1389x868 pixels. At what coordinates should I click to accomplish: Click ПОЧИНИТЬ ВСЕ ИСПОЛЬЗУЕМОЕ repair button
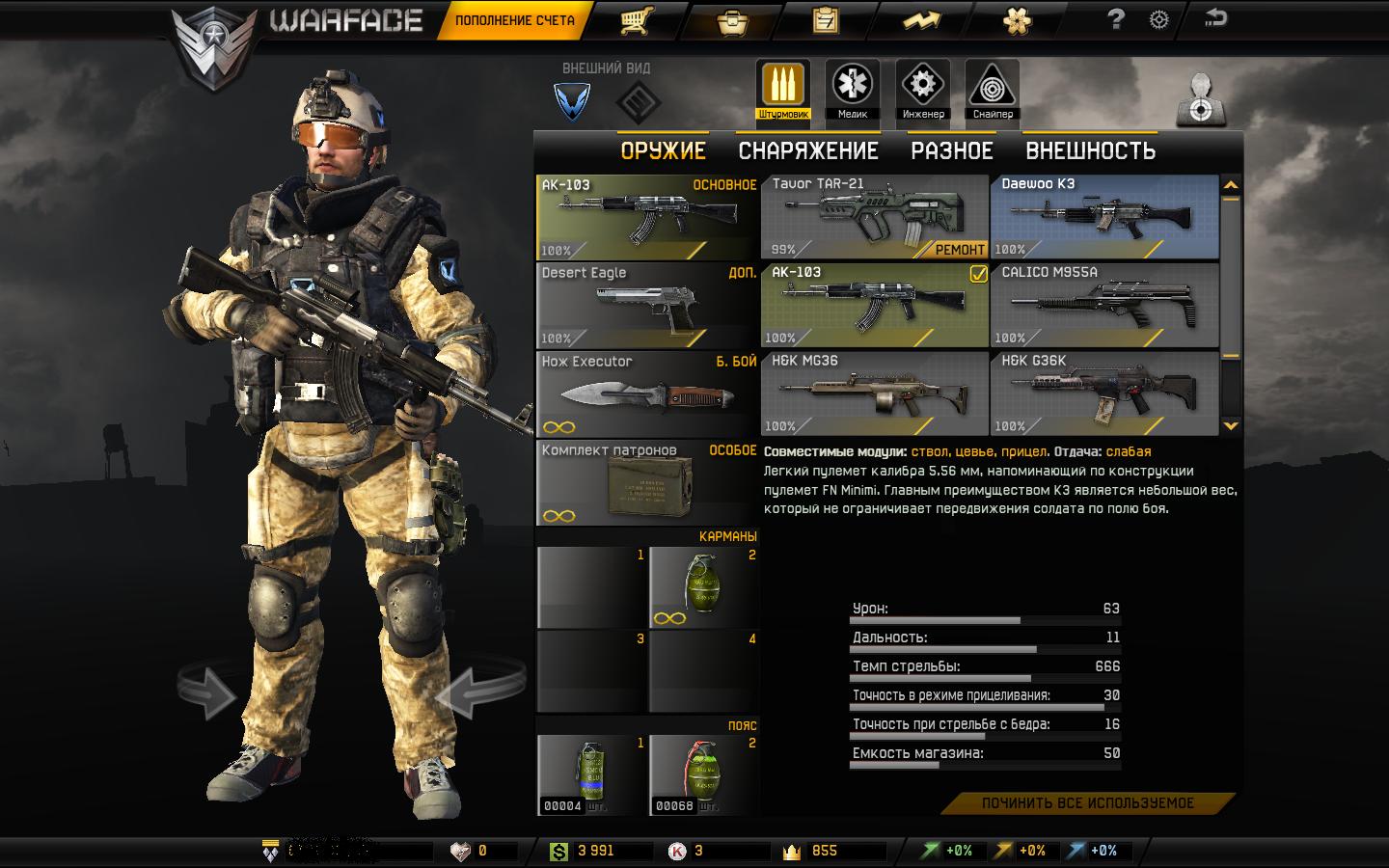click(x=1088, y=803)
